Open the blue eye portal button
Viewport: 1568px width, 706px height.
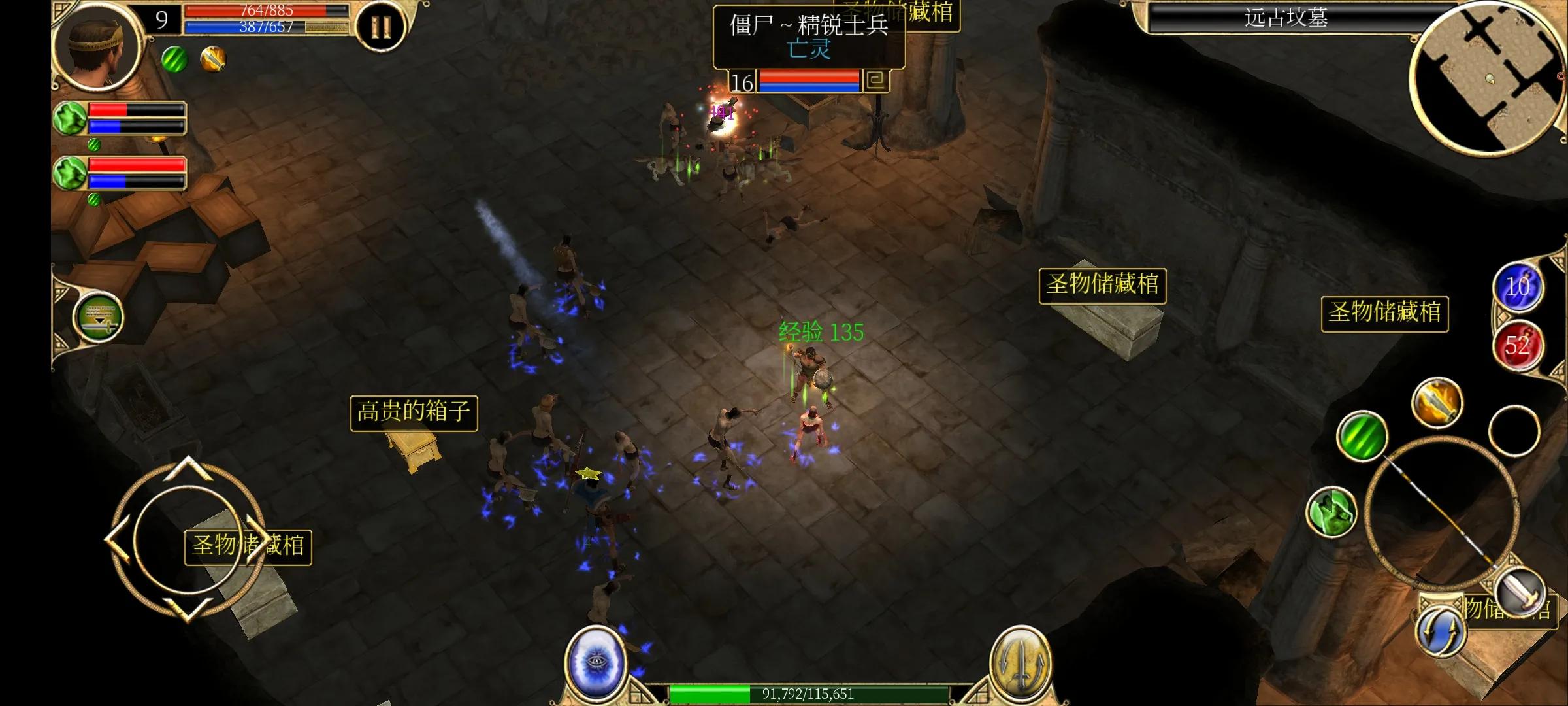tap(595, 662)
